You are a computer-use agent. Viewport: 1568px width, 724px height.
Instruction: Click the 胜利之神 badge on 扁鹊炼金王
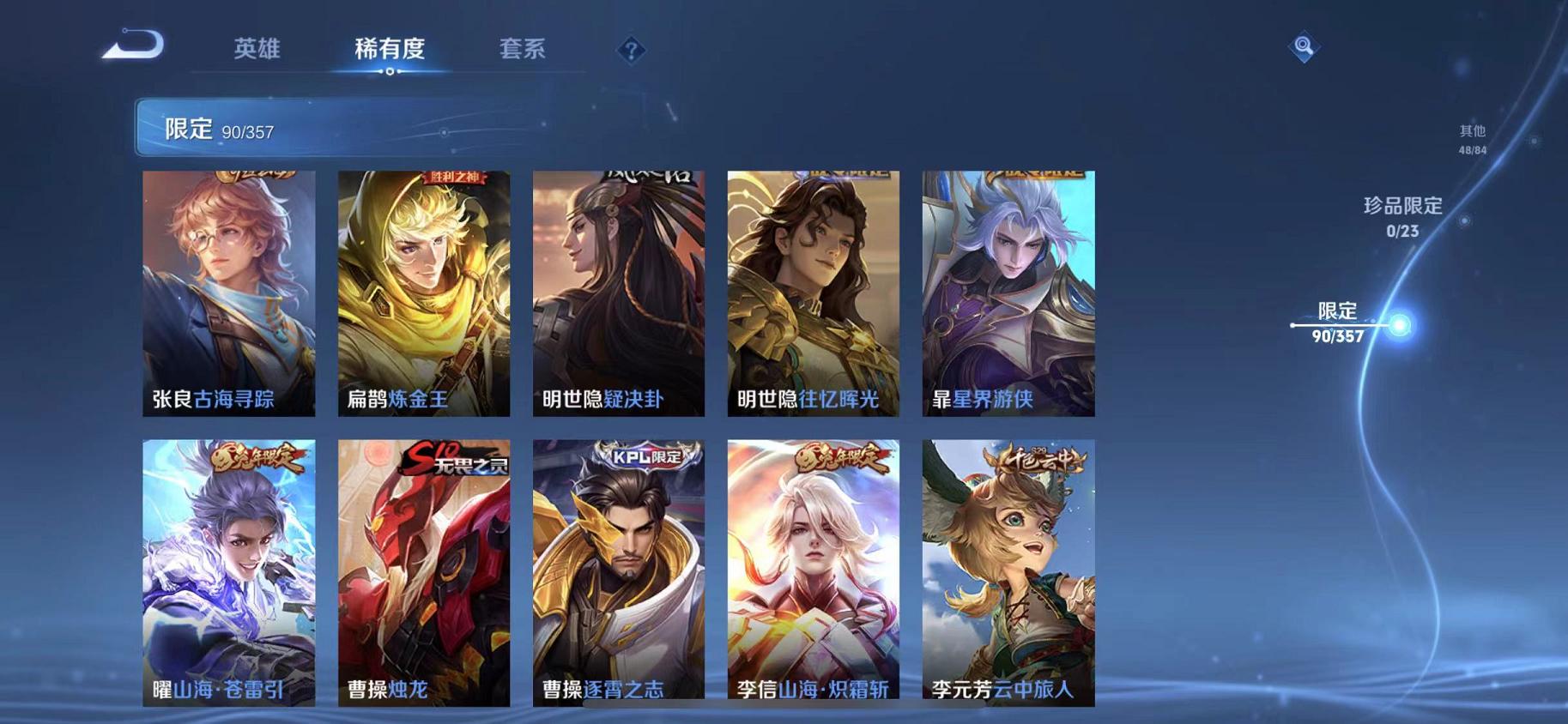click(x=454, y=176)
